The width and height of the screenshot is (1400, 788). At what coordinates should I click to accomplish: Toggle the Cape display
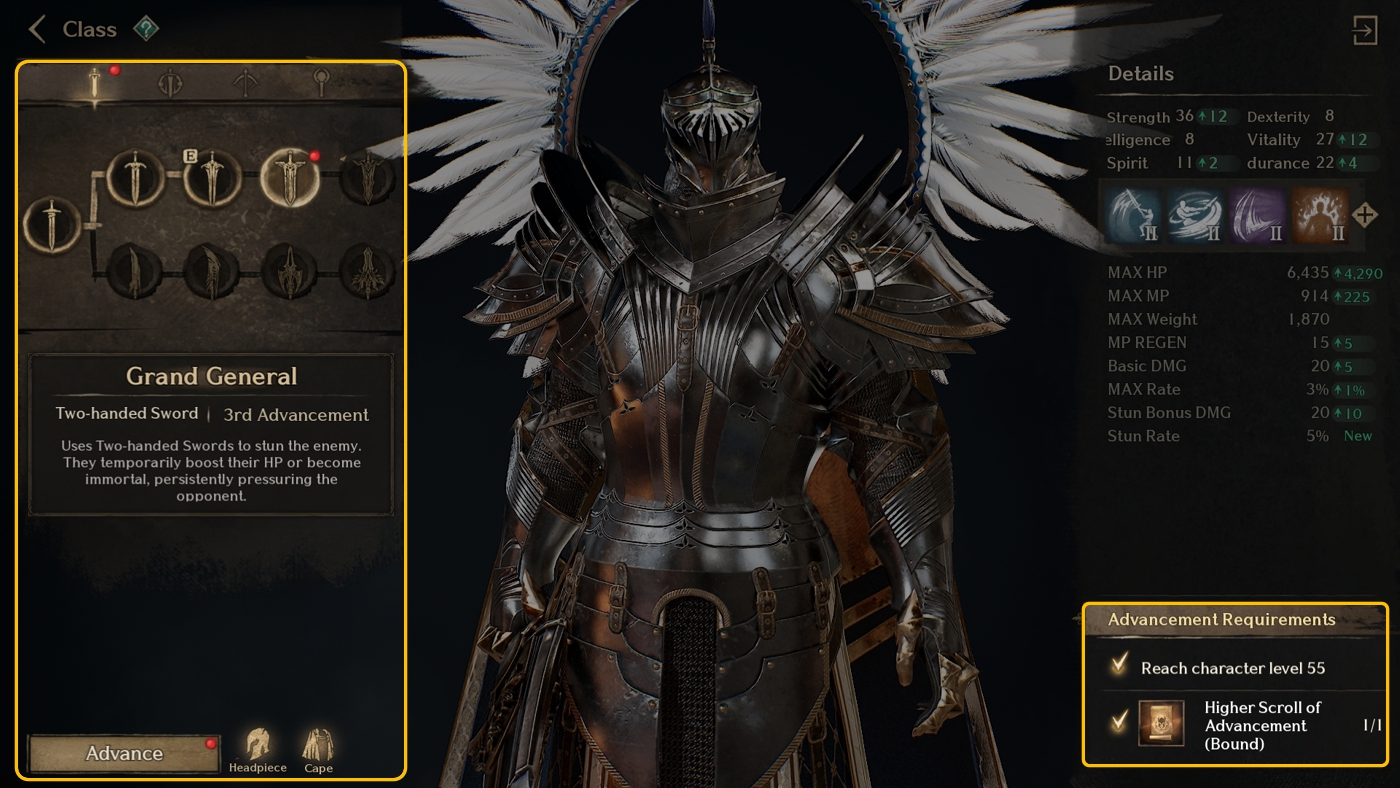click(x=318, y=750)
